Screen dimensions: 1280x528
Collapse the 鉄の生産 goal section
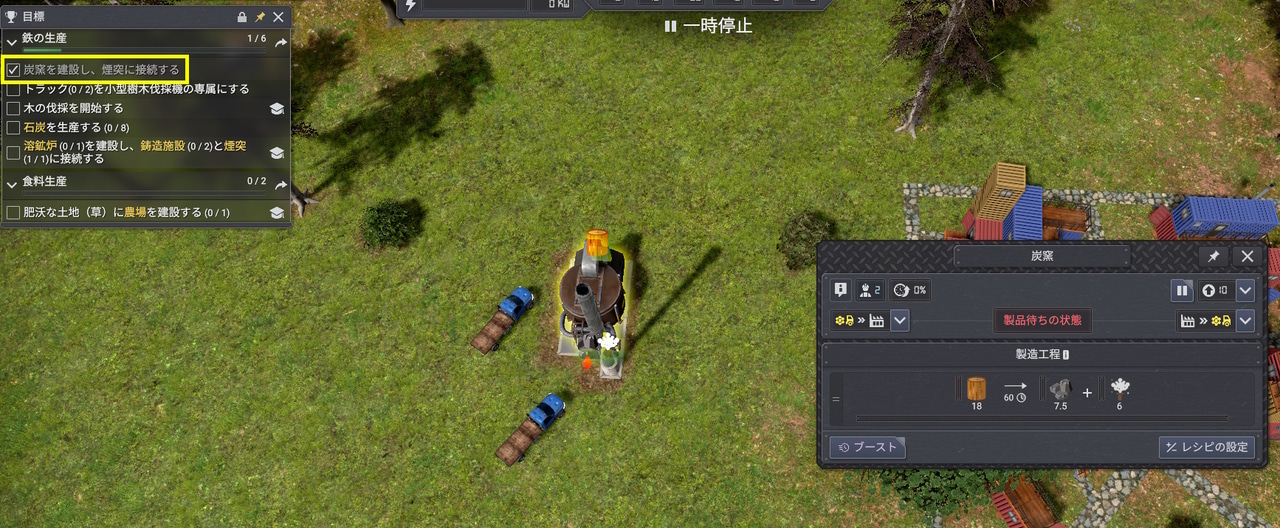[x=12, y=40]
